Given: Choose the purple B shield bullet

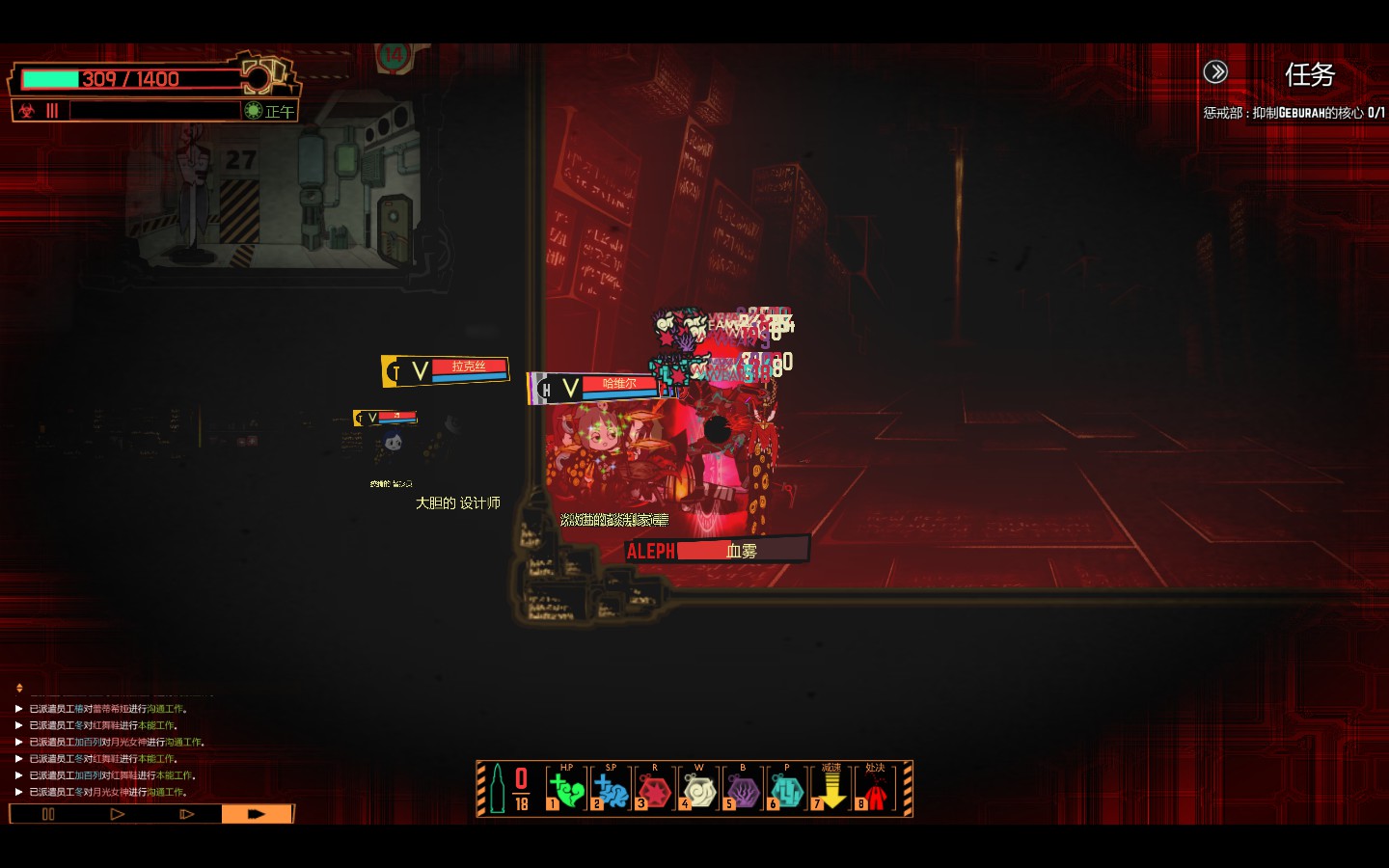Looking at the screenshot, I should [743, 790].
